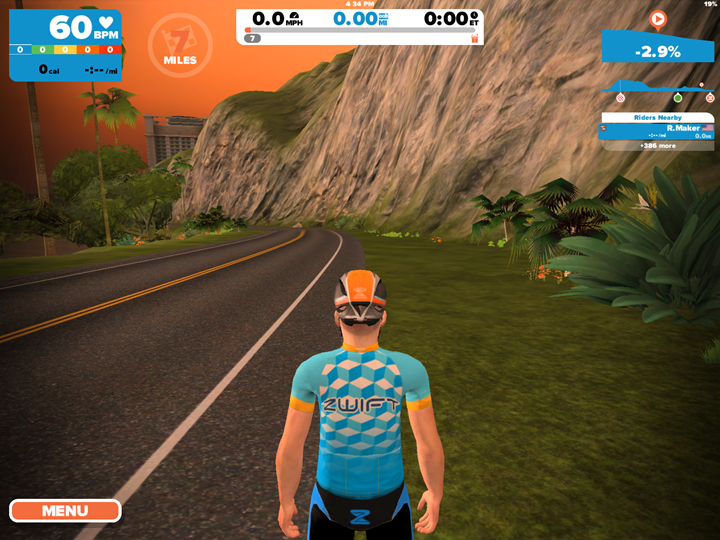This screenshot has height=540, width=720.
Task: Tap the orange MILES goal badge
Action: coord(180,42)
